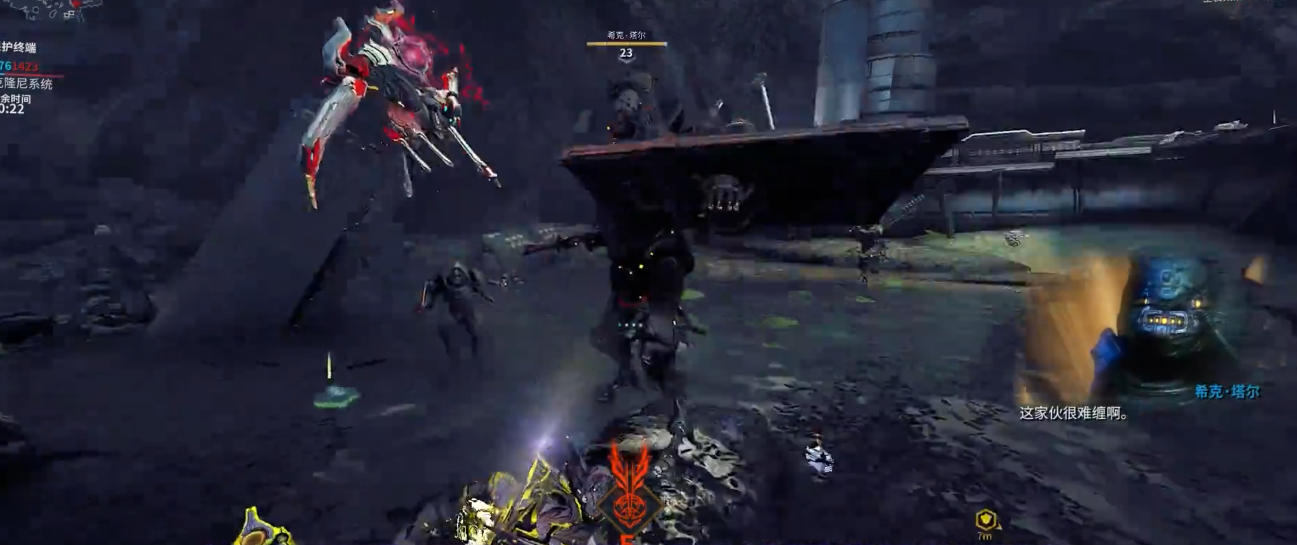
Task: Click the red Grineer emblem marker
Action: (628, 488)
